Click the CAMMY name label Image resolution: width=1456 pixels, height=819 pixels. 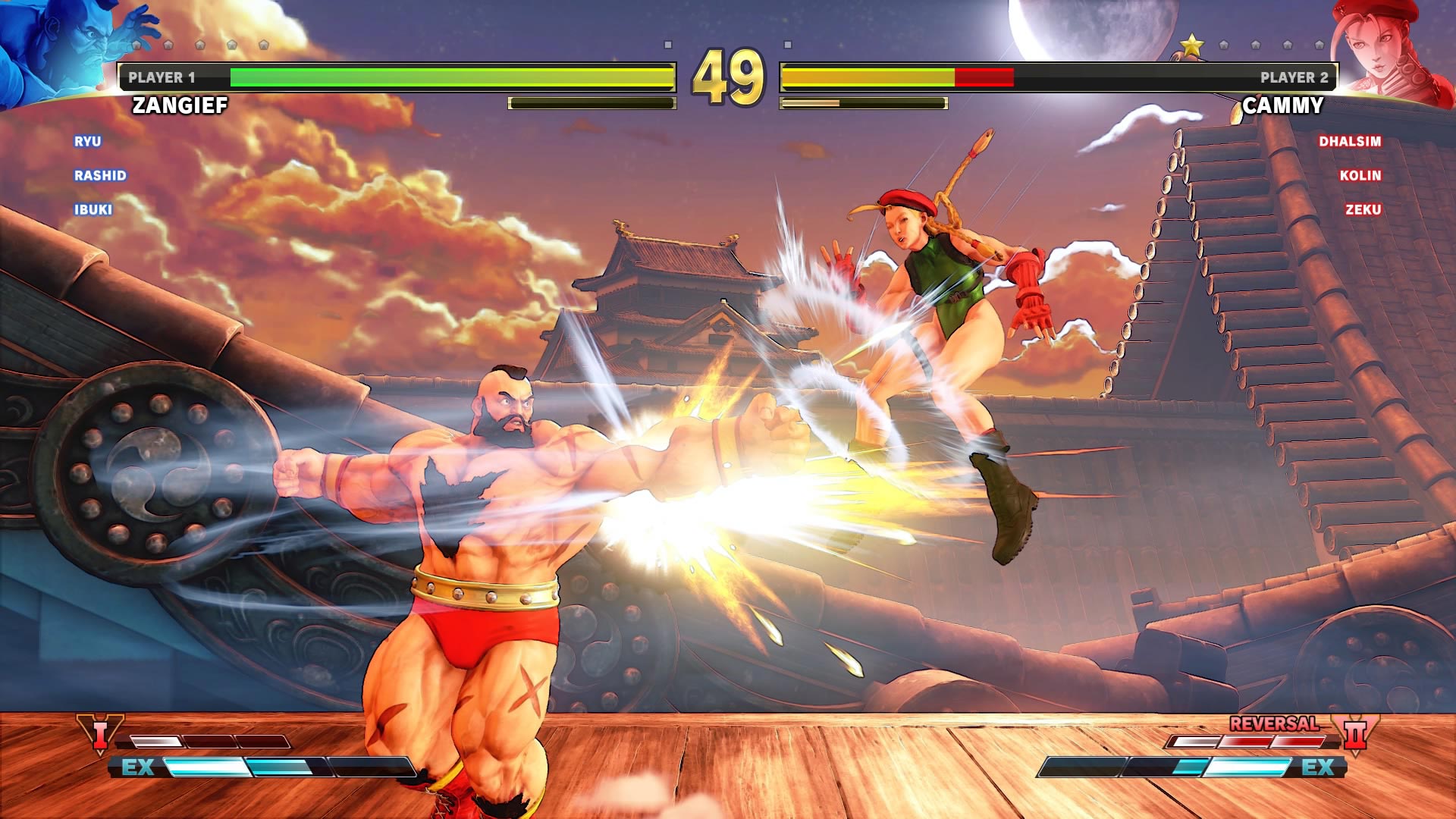point(1283,105)
